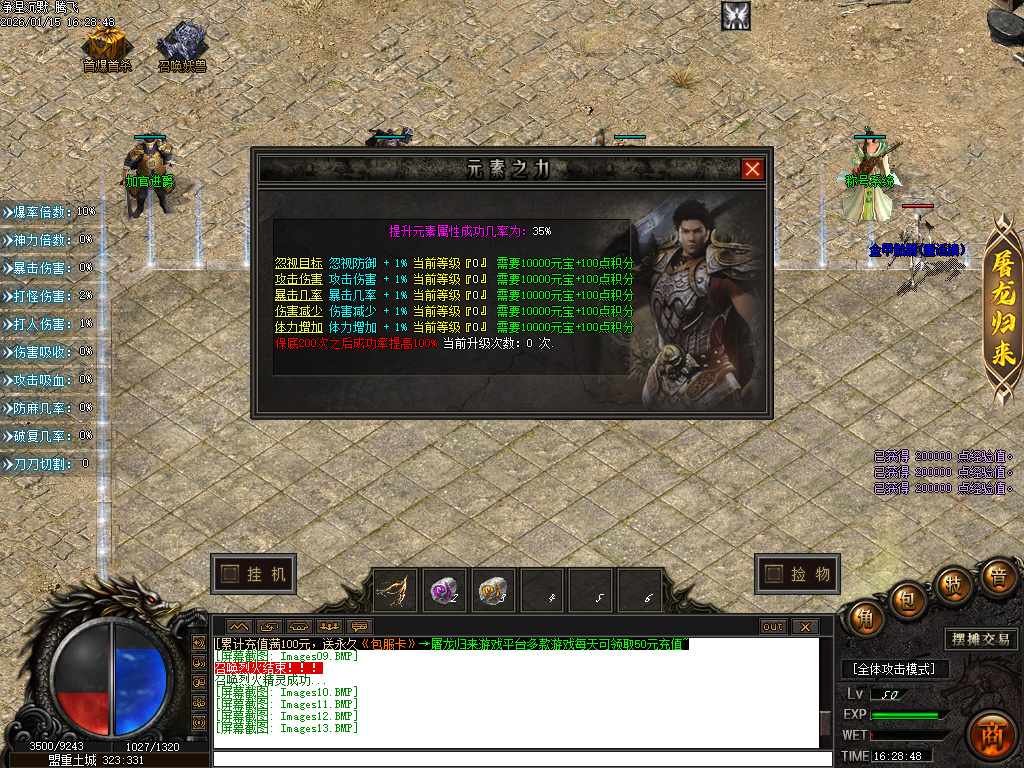Click the chat panel's out button
1024x768 pixels.
(x=773, y=627)
